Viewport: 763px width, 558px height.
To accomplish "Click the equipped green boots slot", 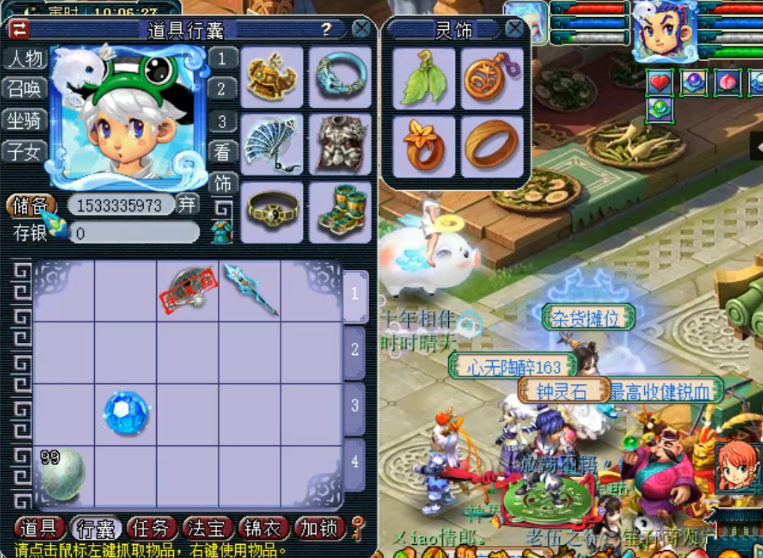I will click(340, 210).
